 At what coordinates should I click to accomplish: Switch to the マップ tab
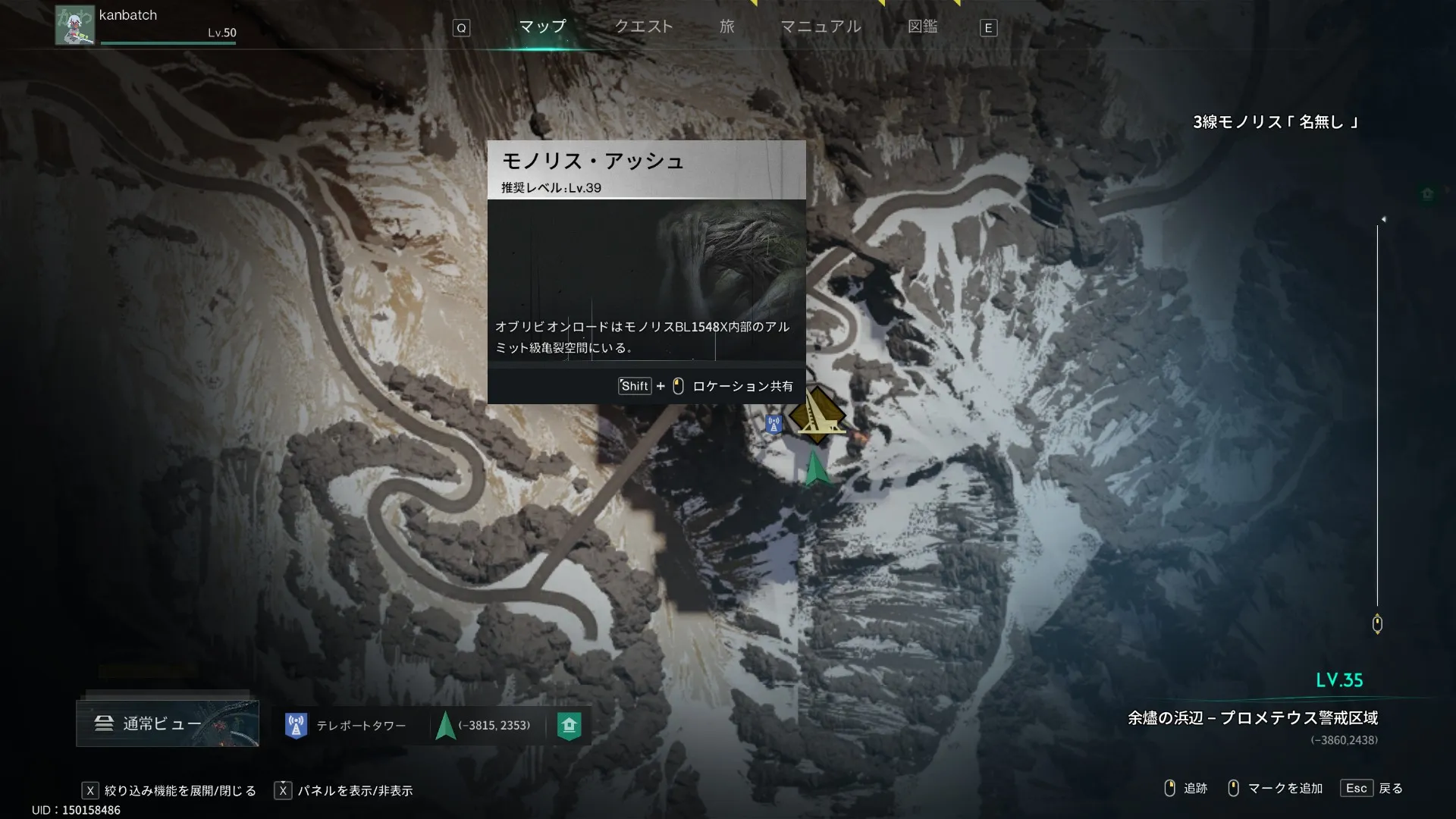tap(542, 27)
